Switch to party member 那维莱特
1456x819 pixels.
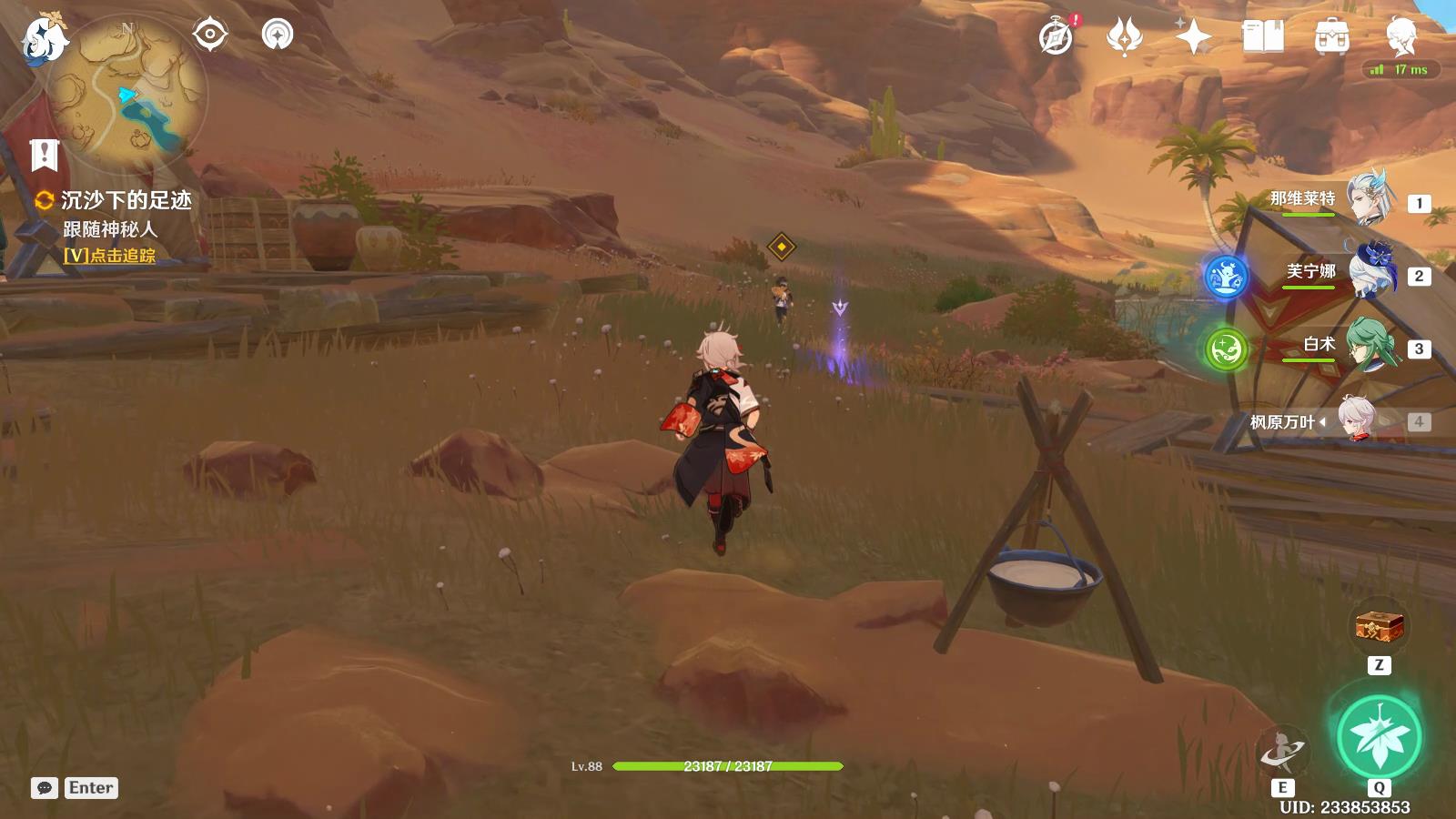[1370, 199]
